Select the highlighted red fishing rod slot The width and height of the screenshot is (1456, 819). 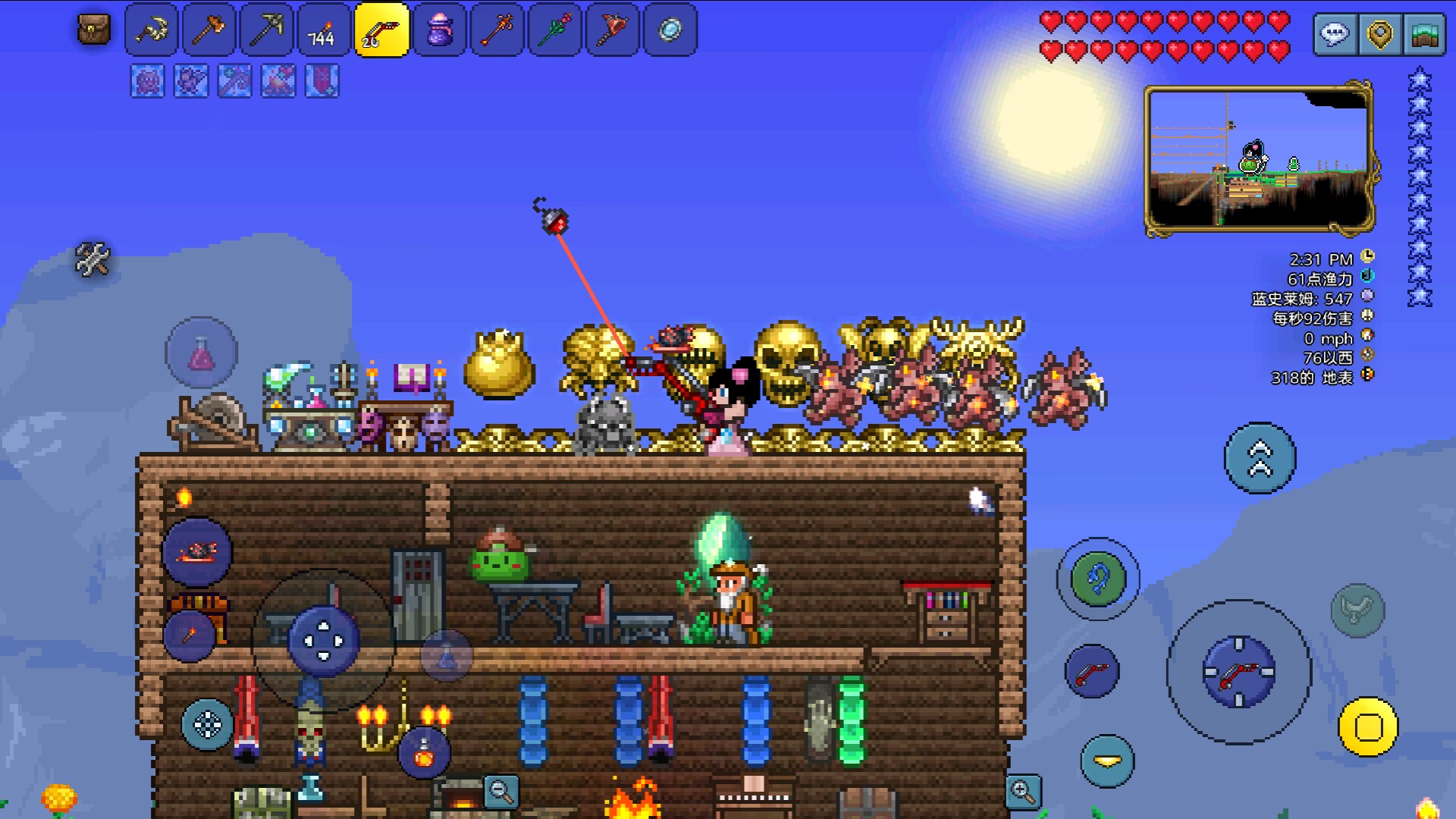pyautogui.click(x=381, y=30)
